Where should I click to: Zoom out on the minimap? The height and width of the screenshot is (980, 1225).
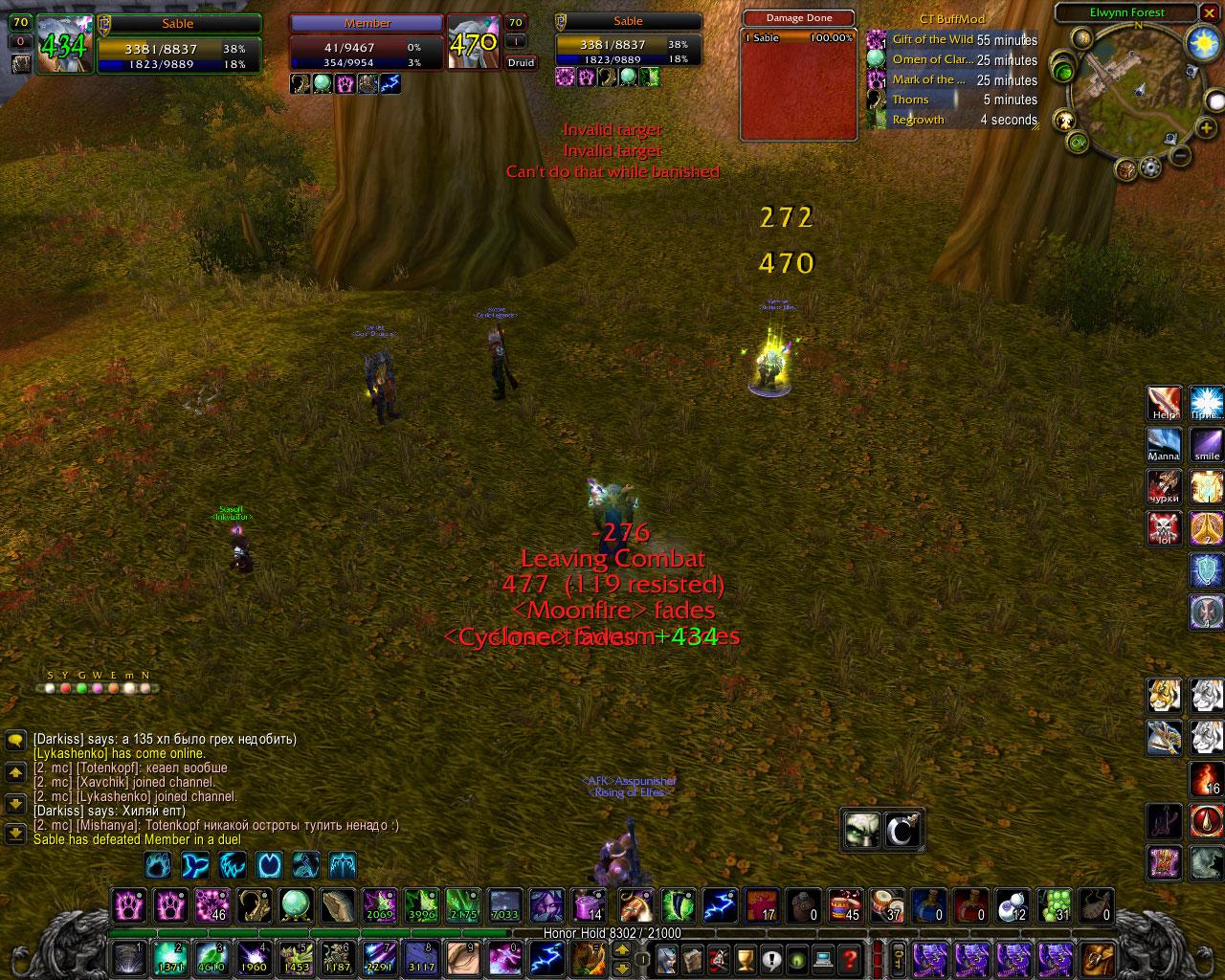point(1181,156)
